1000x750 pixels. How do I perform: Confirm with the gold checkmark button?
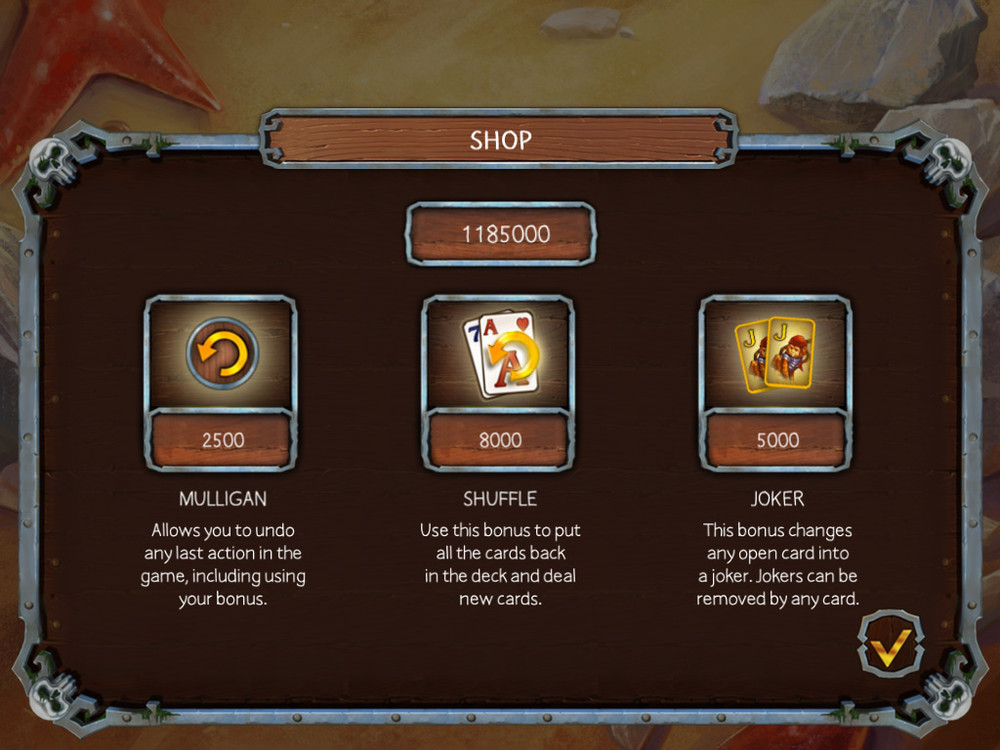(x=889, y=647)
